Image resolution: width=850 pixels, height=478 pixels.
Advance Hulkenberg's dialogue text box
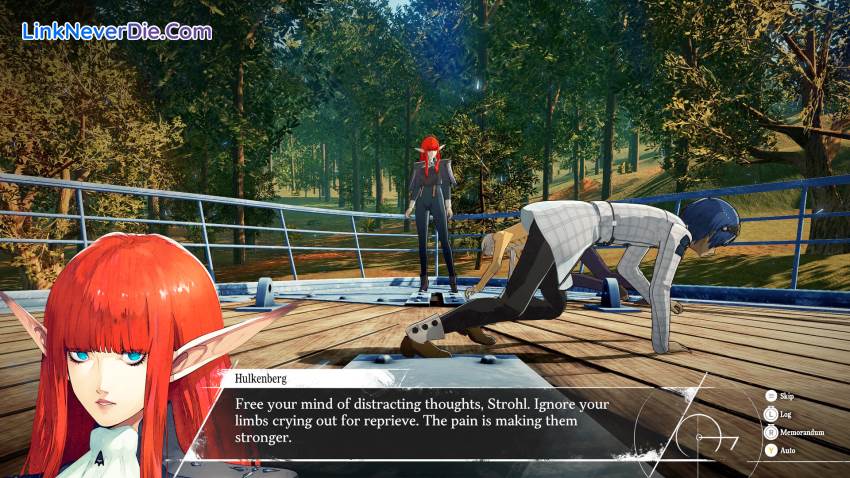[430, 420]
